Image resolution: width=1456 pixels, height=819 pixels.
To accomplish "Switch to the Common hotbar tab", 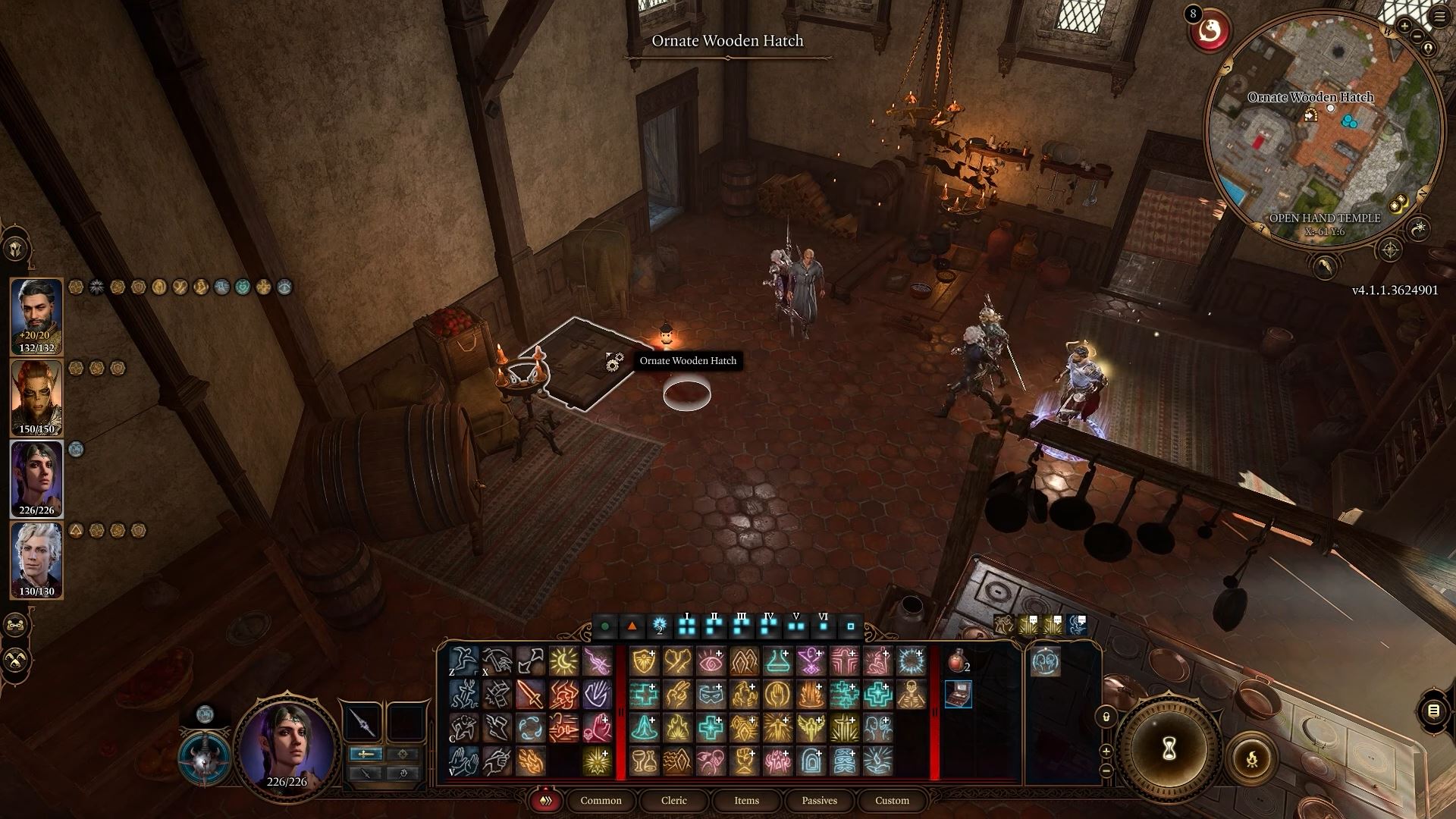I will [601, 800].
